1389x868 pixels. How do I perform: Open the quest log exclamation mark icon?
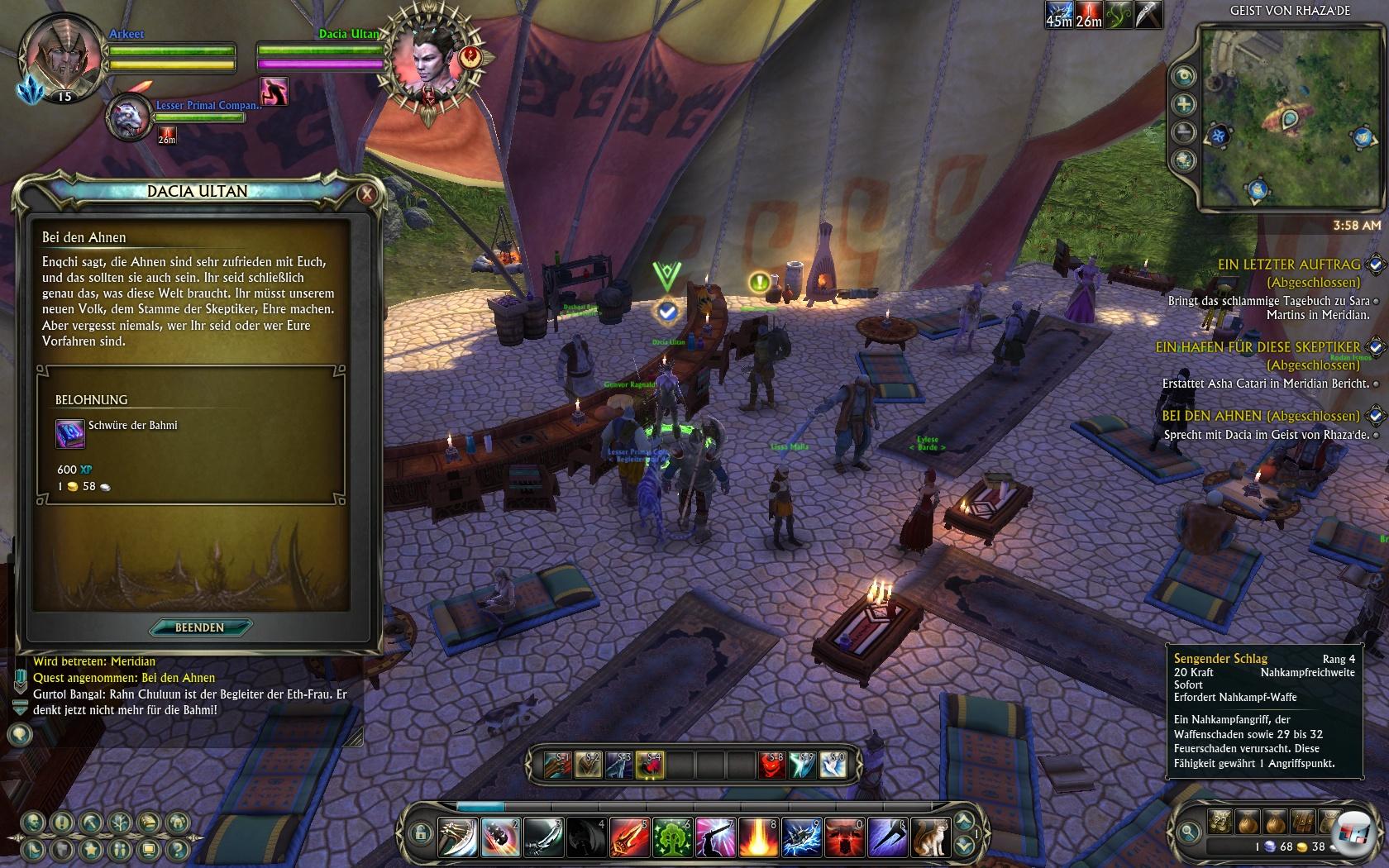tap(61, 823)
